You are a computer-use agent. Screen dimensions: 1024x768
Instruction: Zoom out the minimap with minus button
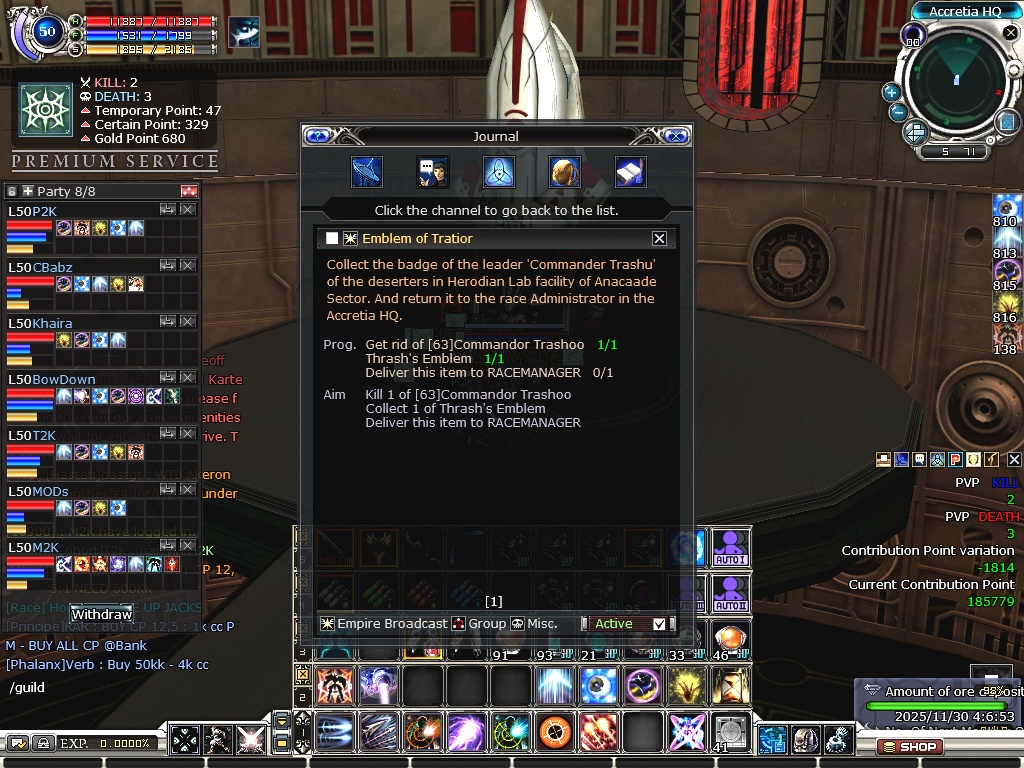point(898,112)
